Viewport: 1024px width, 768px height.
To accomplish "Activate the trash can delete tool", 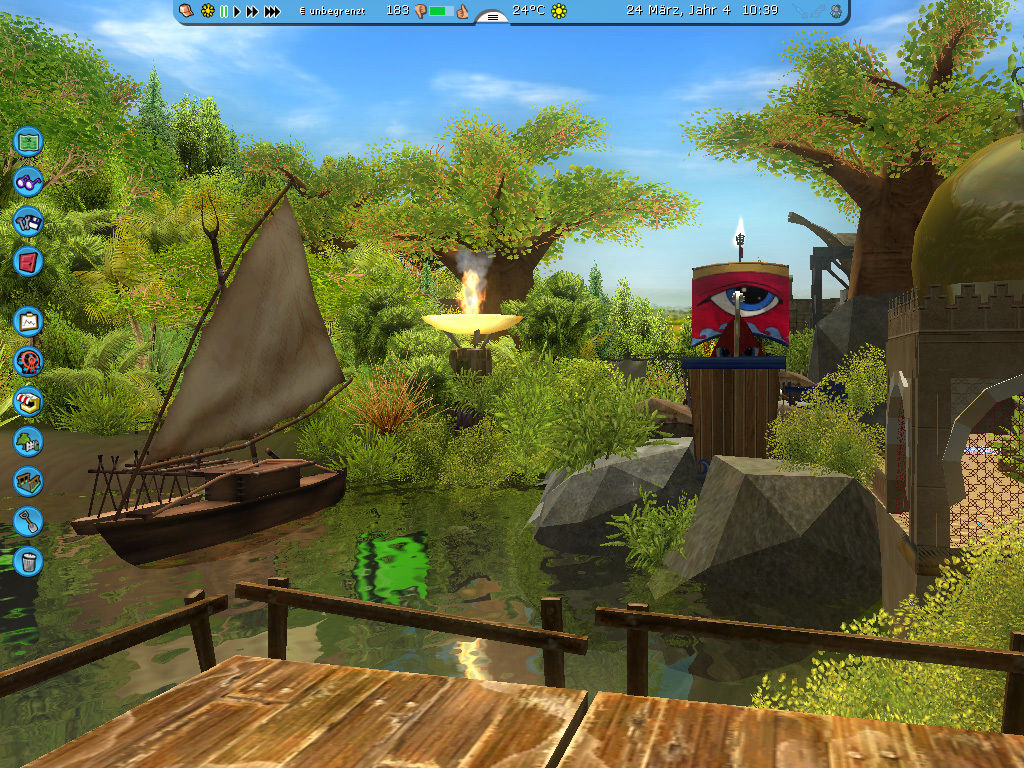I will [x=28, y=560].
